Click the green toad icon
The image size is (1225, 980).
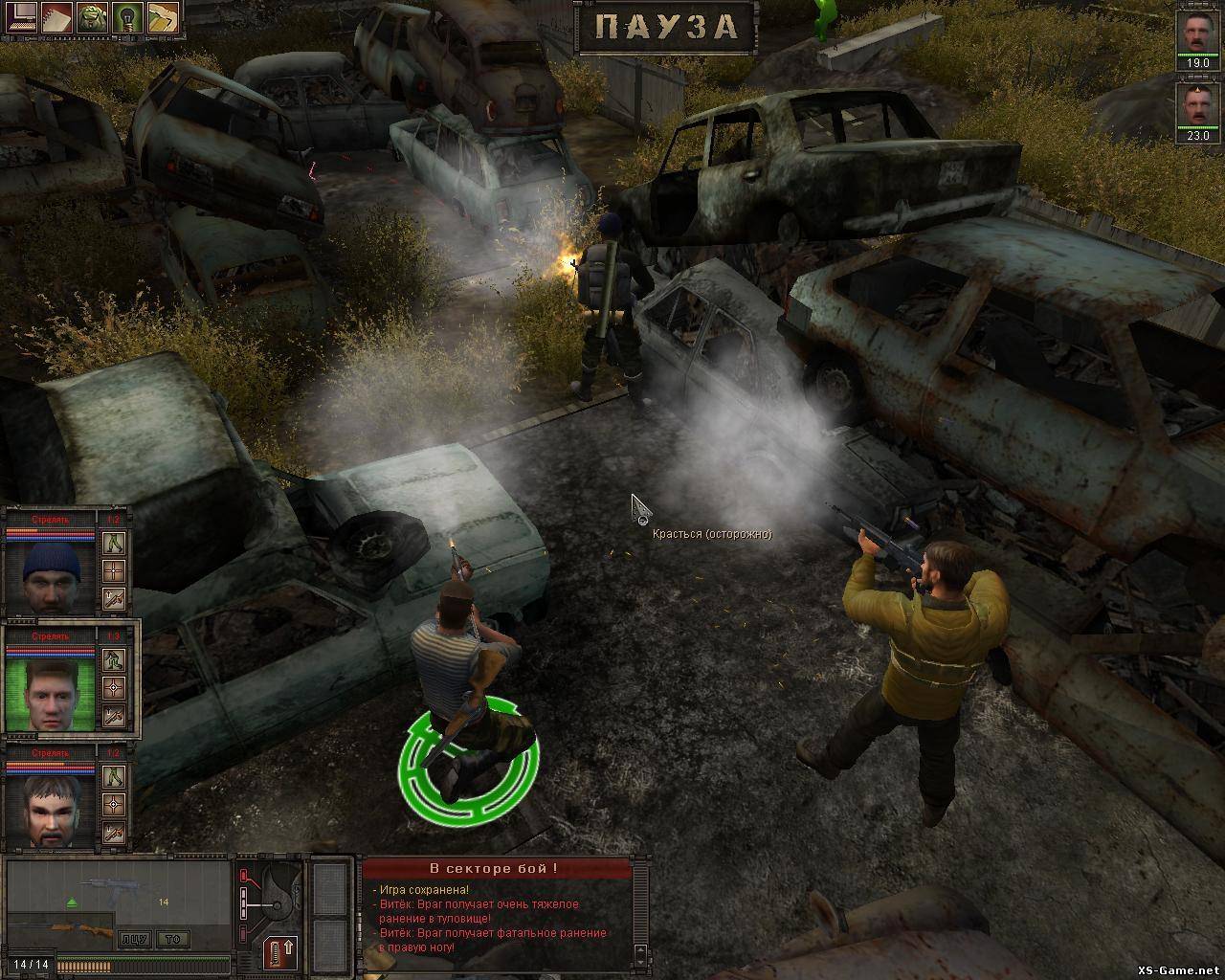(92, 16)
